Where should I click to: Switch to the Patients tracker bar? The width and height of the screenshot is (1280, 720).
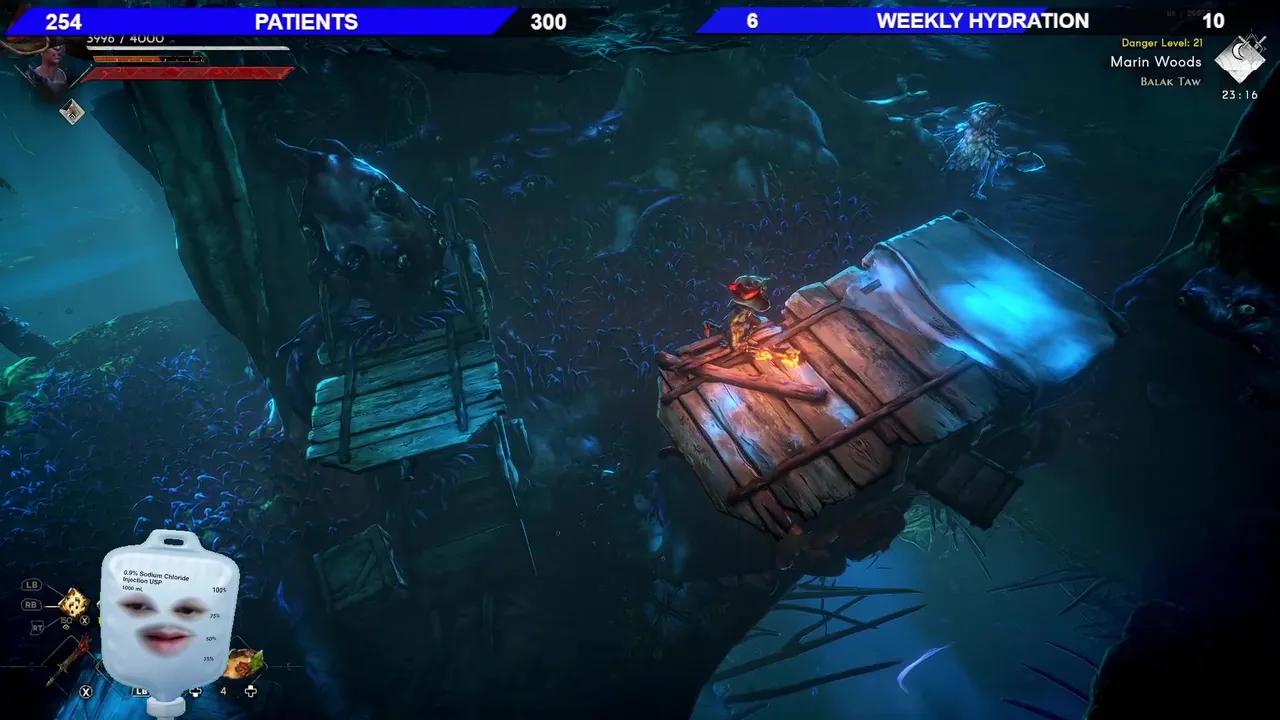[306, 21]
